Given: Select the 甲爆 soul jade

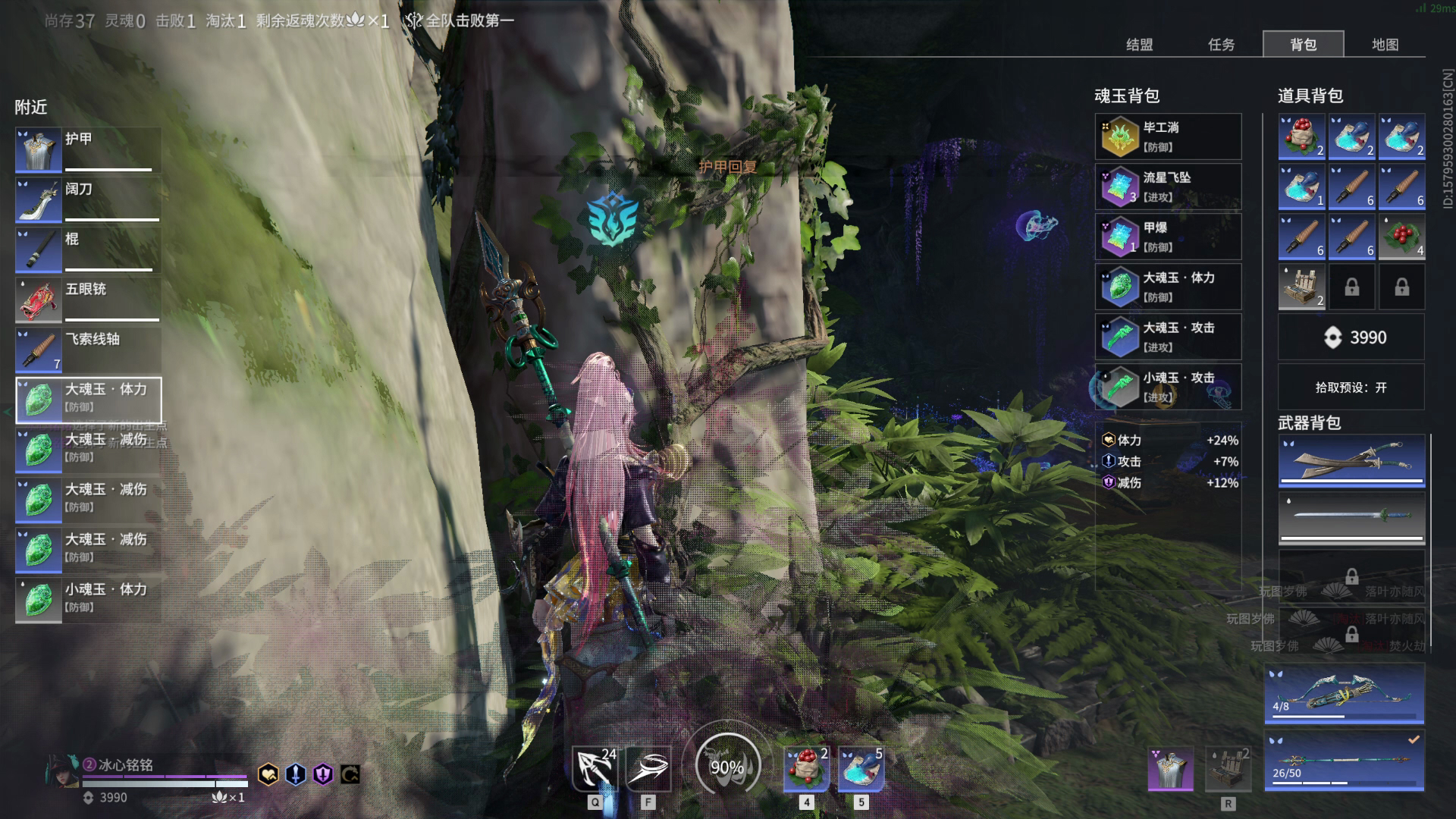Looking at the screenshot, I should click(1168, 237).
